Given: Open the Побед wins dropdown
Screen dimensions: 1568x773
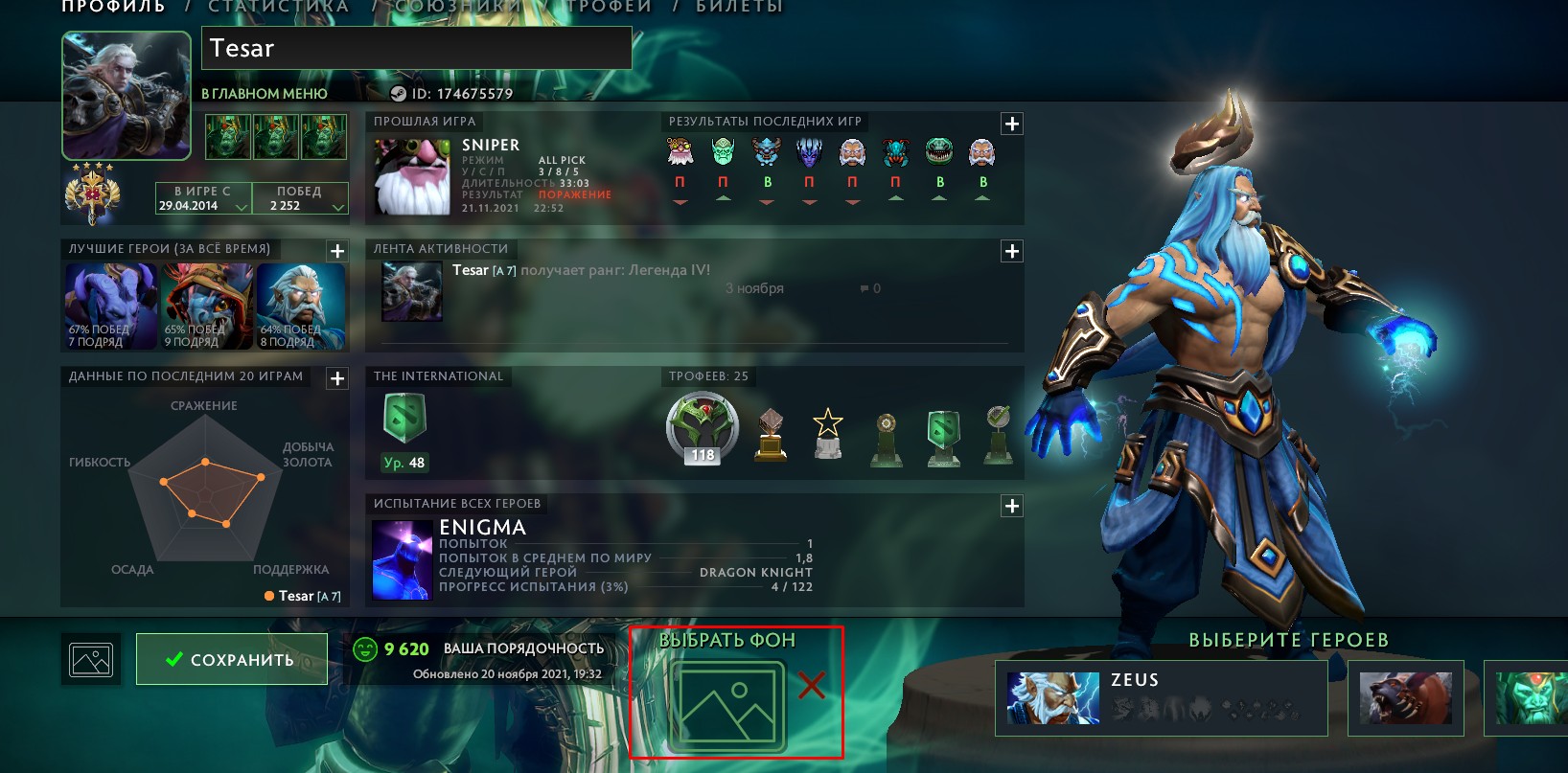Looking at the screenshot, I should click(x=299, y=198).
